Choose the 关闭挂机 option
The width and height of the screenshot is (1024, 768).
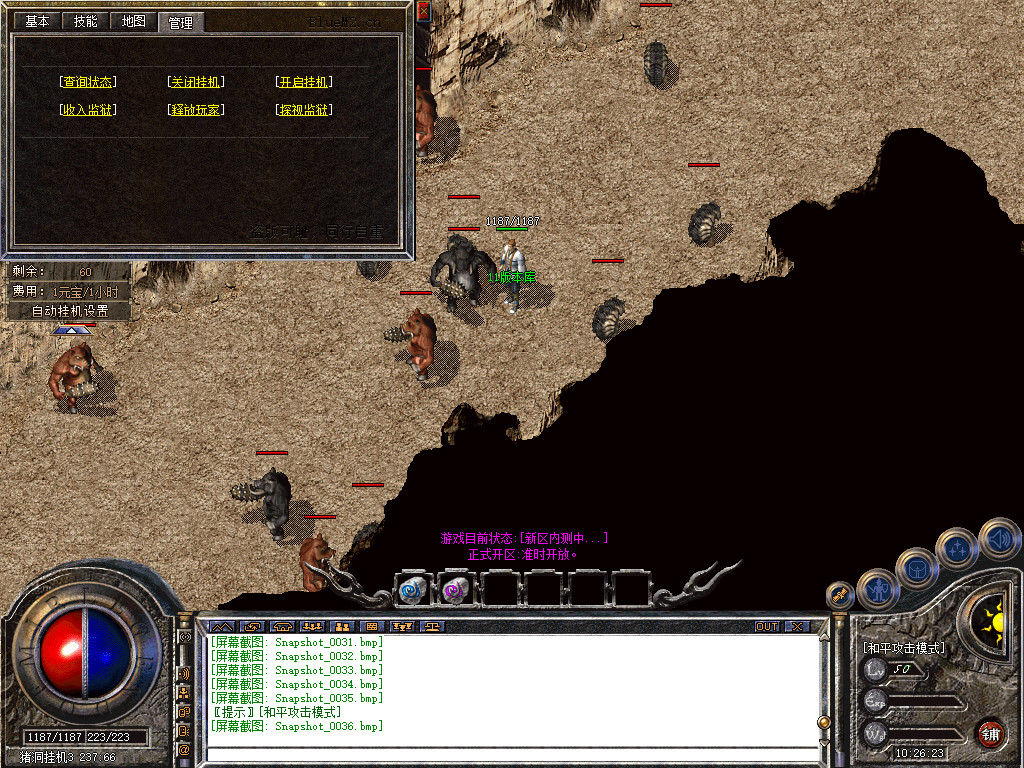[x=196, y=82]
